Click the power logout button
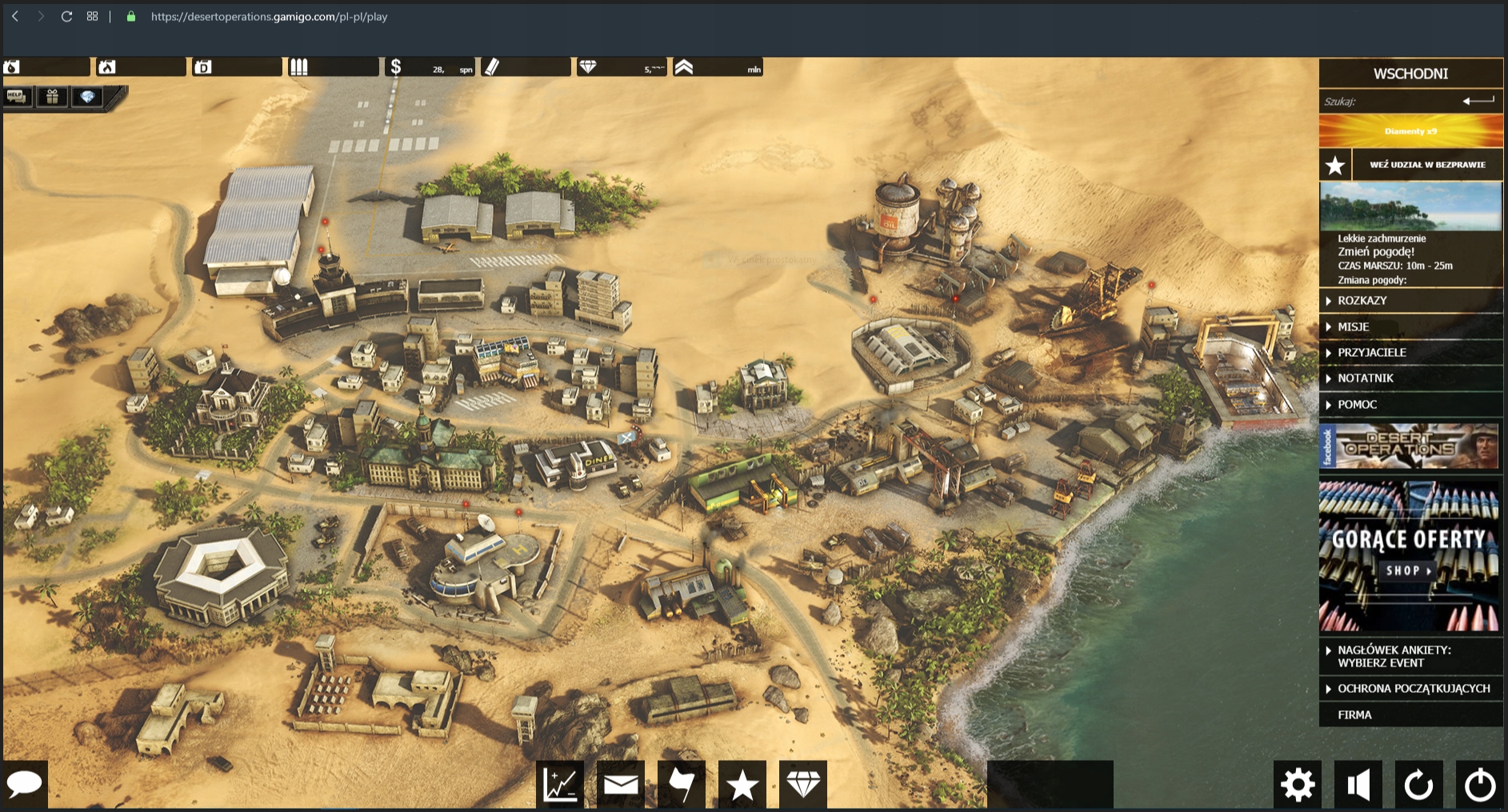The width and height of the screenshot is (1508, 812). coord(1480,784)
